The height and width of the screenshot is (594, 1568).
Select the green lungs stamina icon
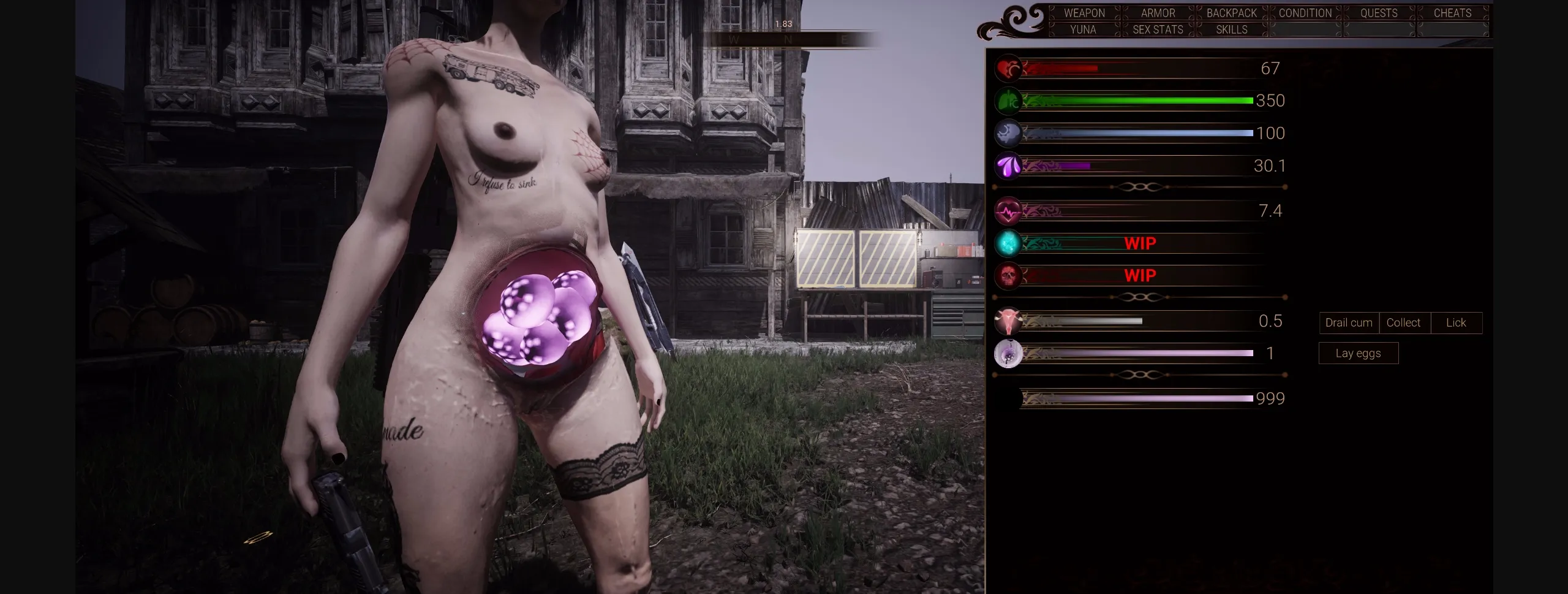click(x=1008, y=101)
